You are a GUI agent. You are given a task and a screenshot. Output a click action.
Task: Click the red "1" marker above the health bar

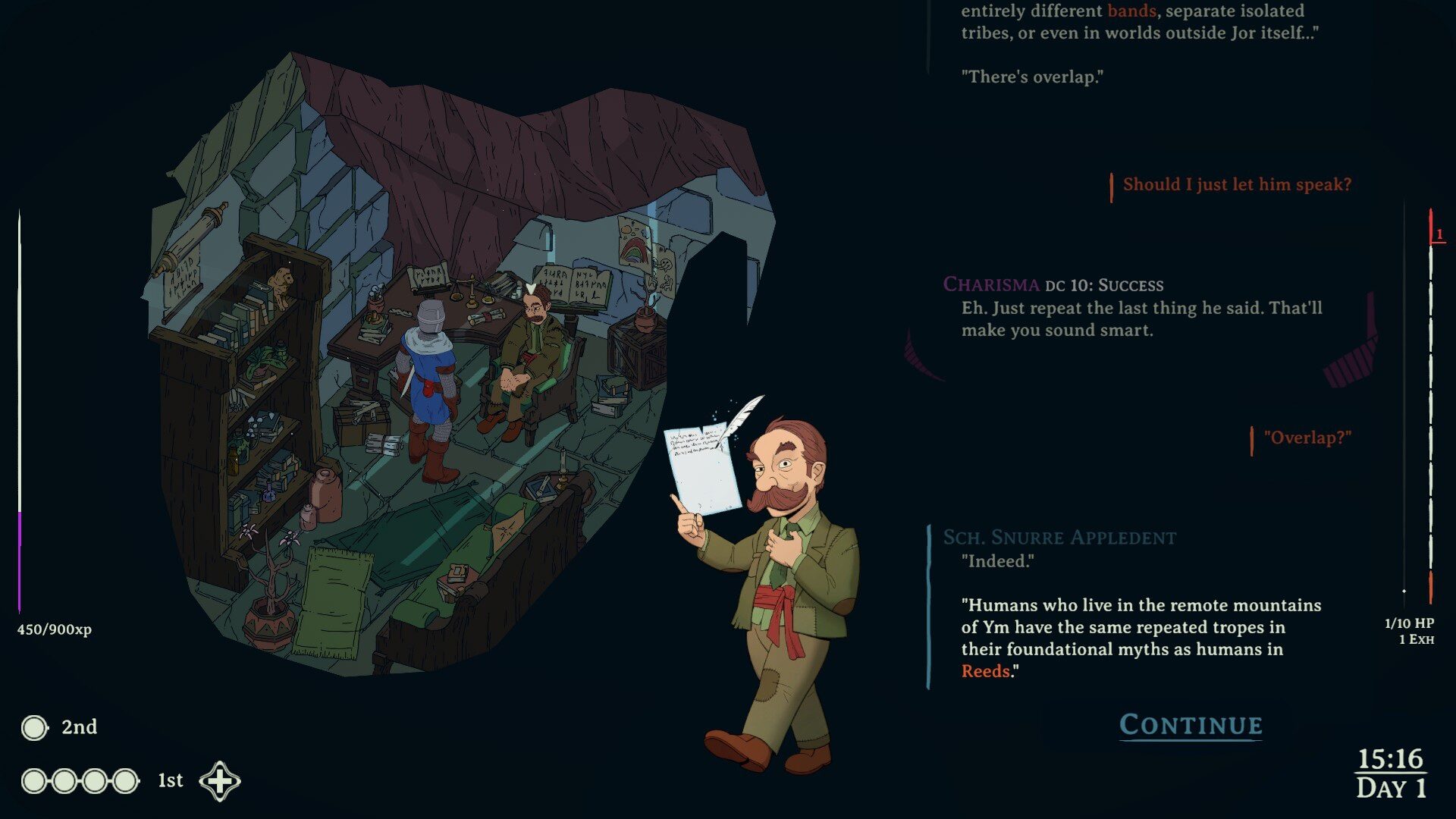[x=1439, y=235]
